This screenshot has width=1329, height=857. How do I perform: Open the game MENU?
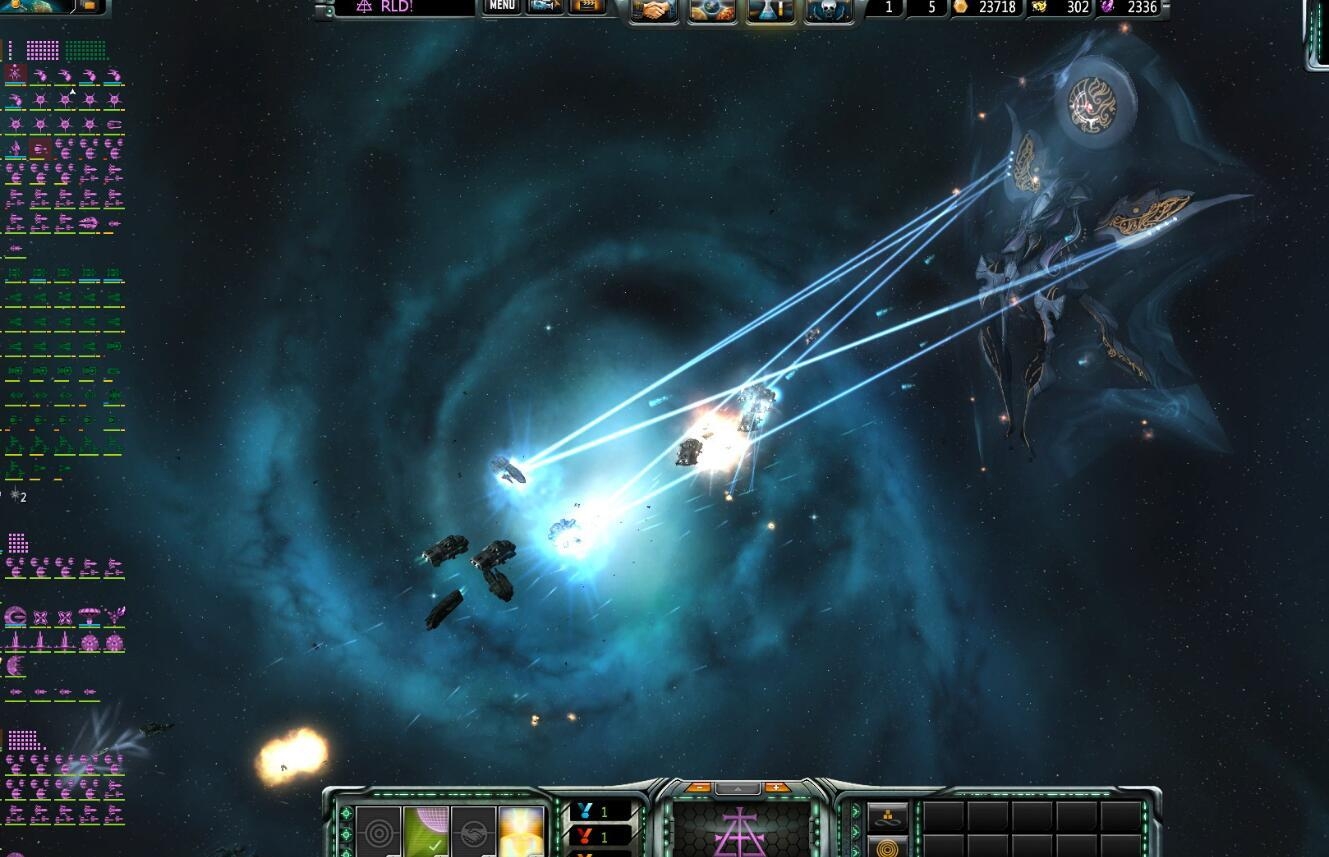click(x=502, y=7)
